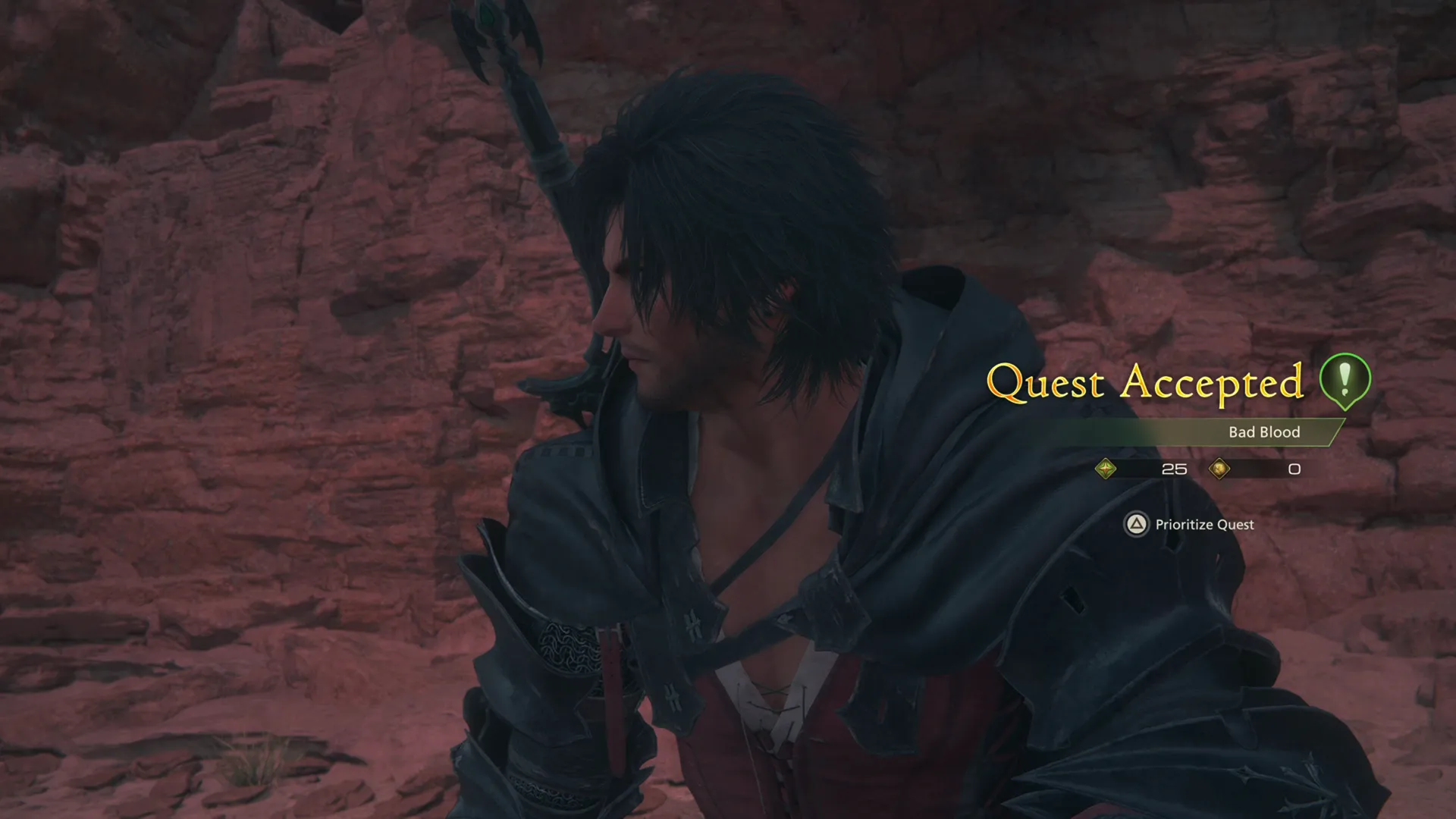The width and height of the screenshot is (1456, 819).
Task: Select the Bad Blood quest banner
Action: point(1263,432)
